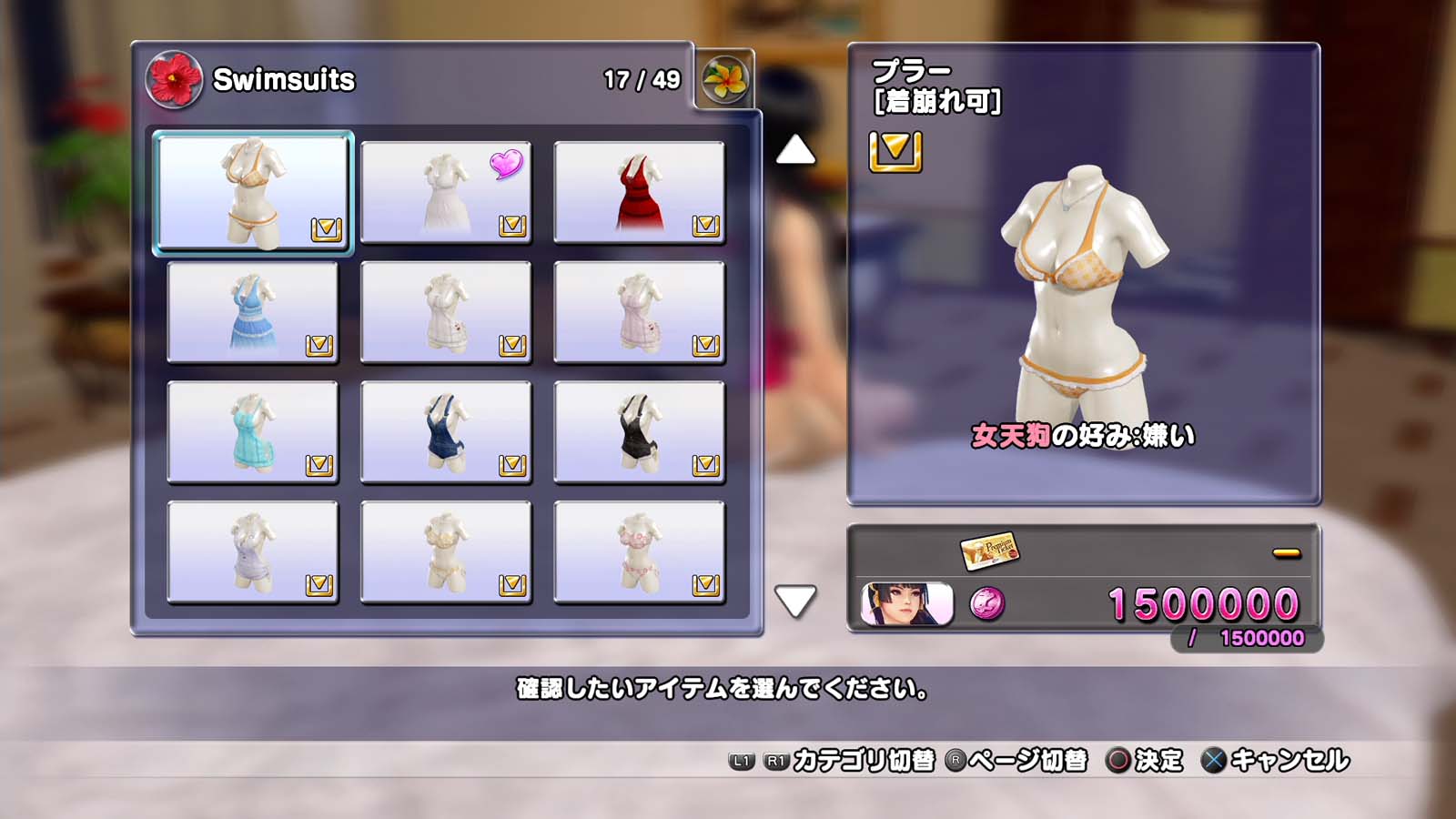Select the orange checkered bikini slot
The width and height of the screenshot is (1456, 819).
tap(253, 192)
